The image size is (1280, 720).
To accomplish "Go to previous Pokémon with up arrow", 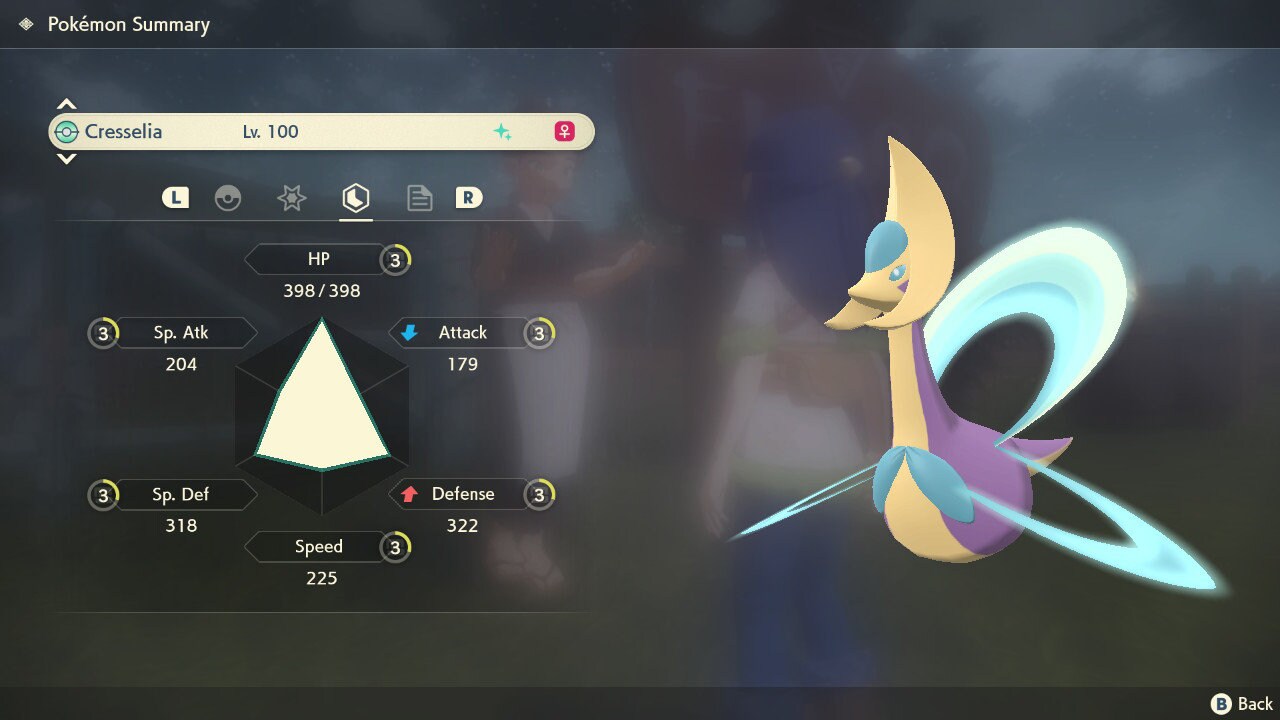I will (66, 104).
